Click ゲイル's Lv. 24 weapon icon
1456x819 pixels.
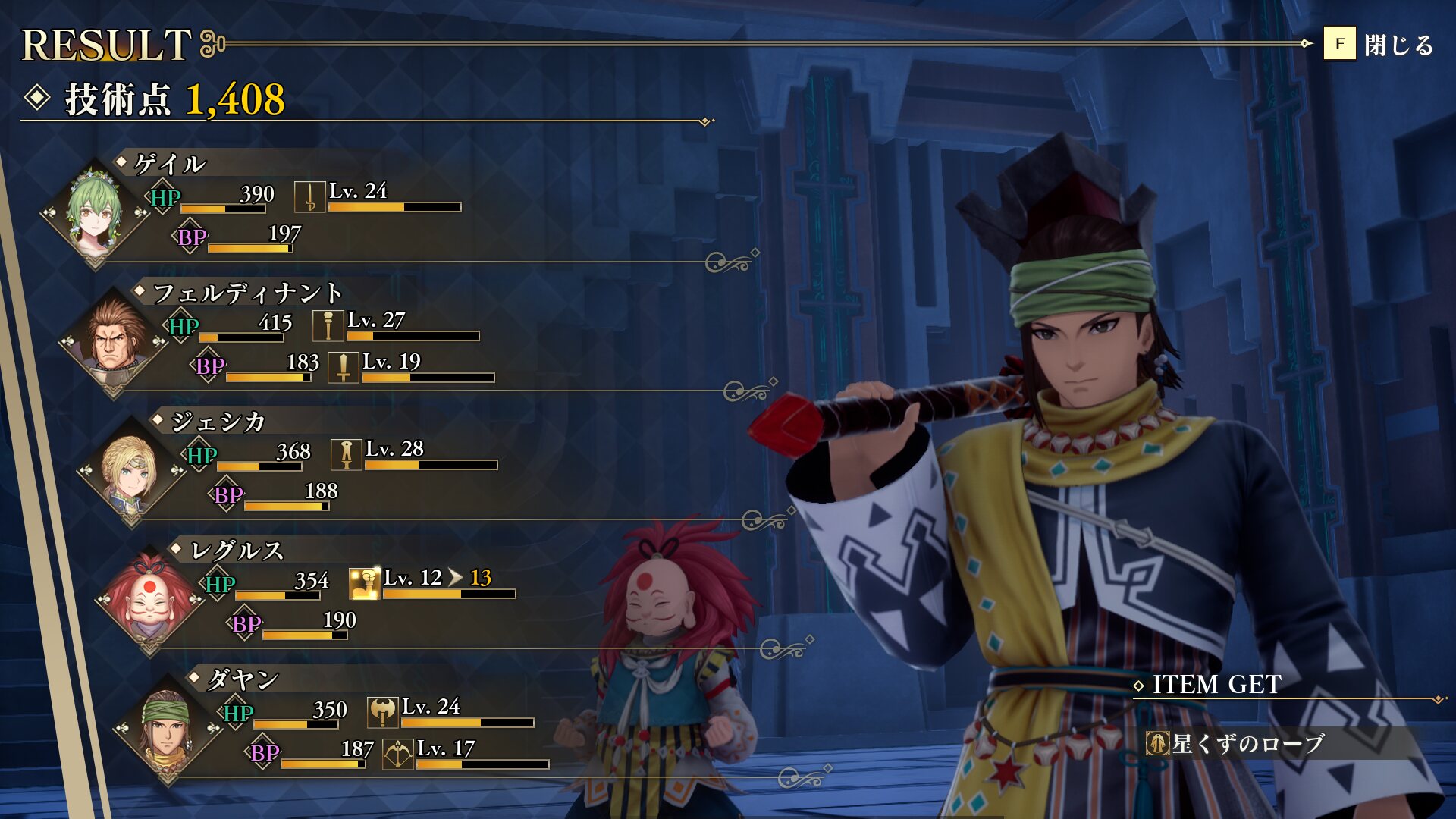309,197
